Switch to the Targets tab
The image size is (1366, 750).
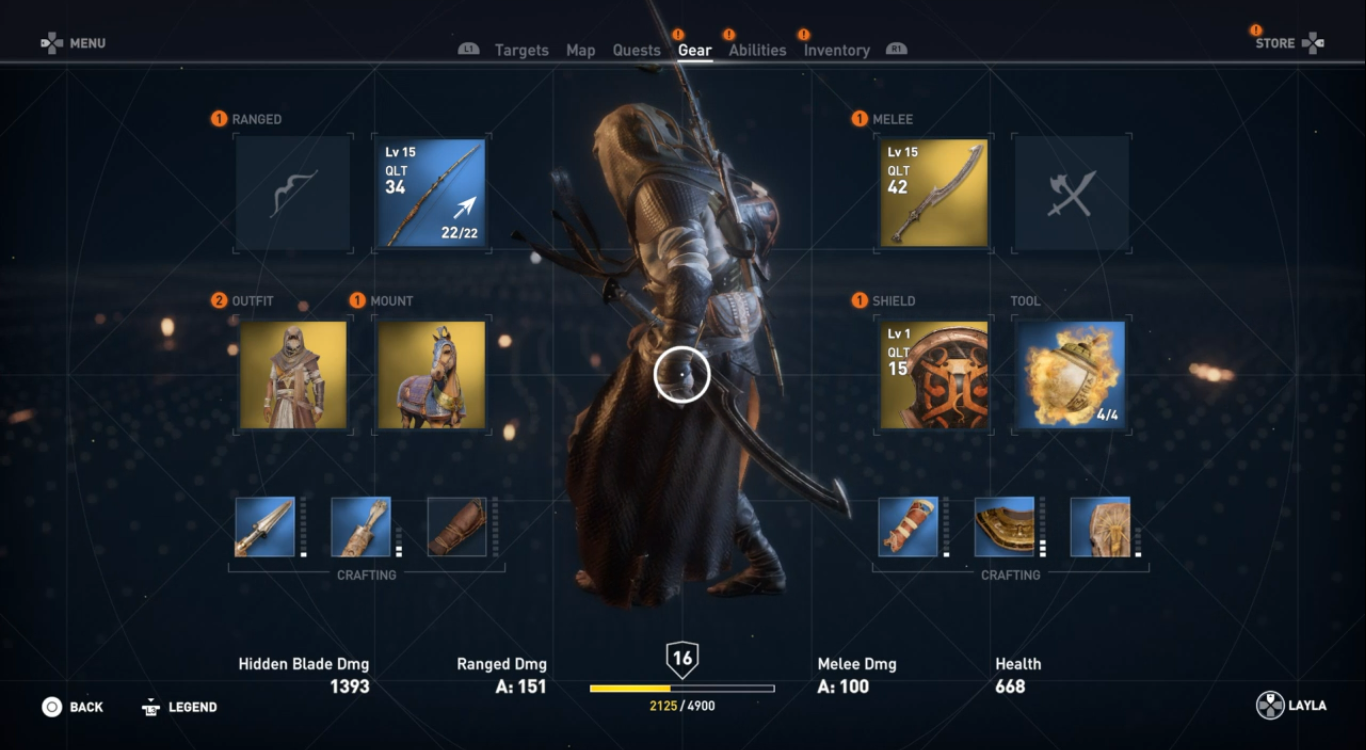(x=521, y=50)
